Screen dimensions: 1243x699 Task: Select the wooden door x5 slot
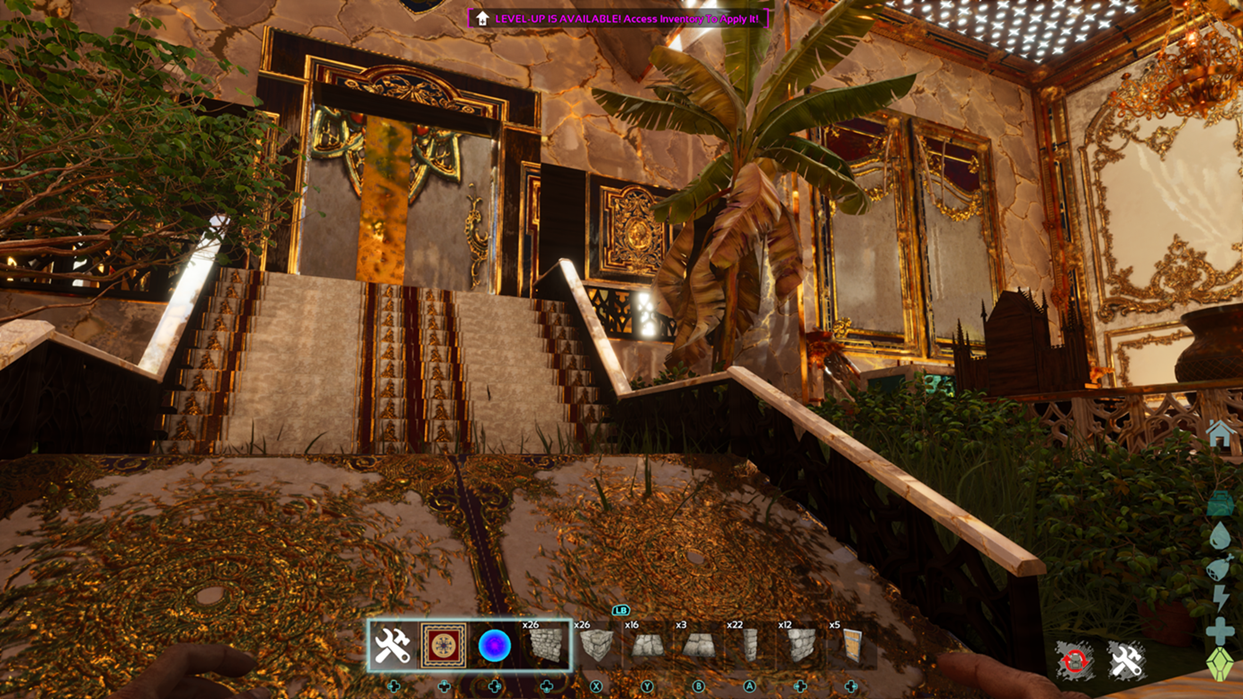(x=851, y=646)
